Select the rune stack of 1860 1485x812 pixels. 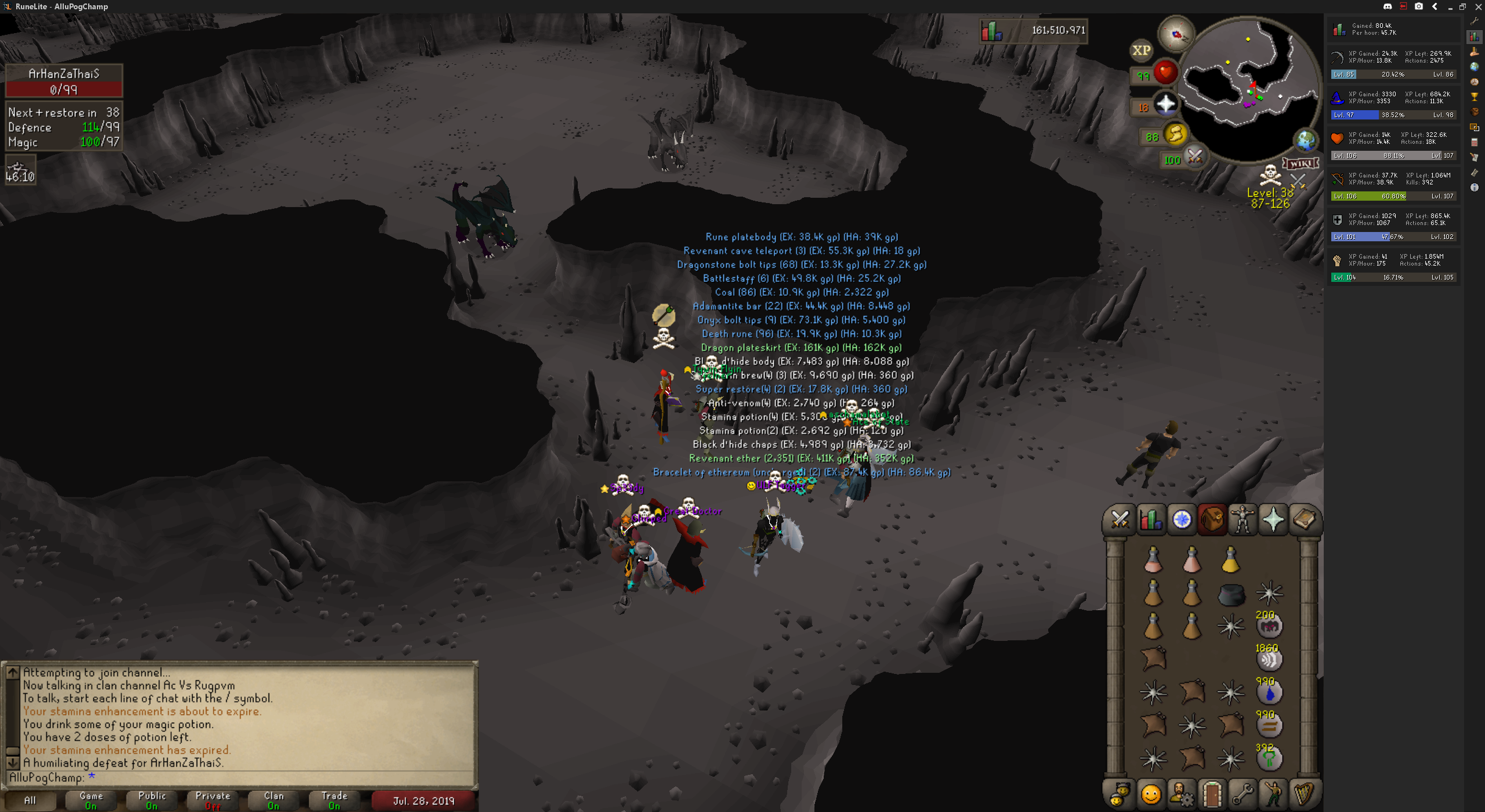(1269, 659)
